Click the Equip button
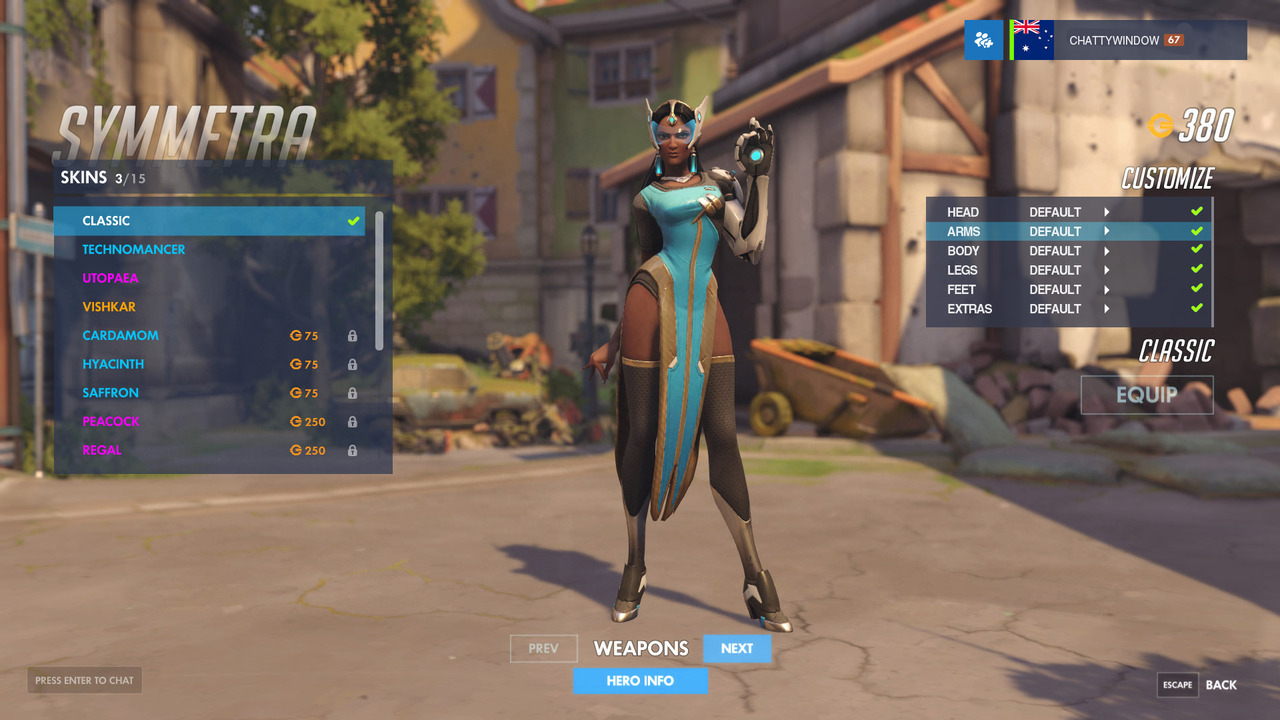The image size is (1280, 720). tap(1146, 395)
